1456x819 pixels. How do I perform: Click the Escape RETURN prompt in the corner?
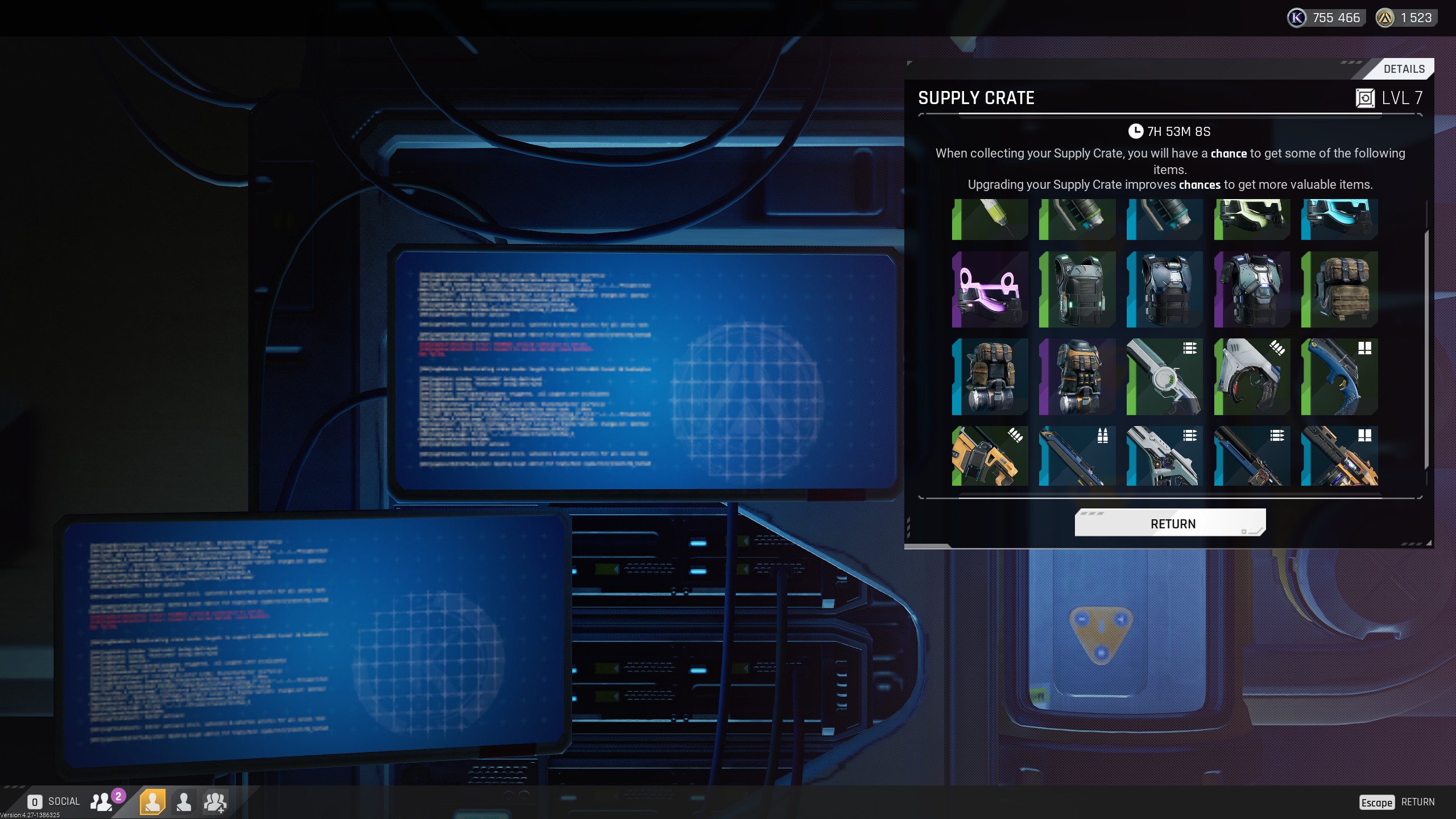pyautogui.click(x=1397, y=802)
